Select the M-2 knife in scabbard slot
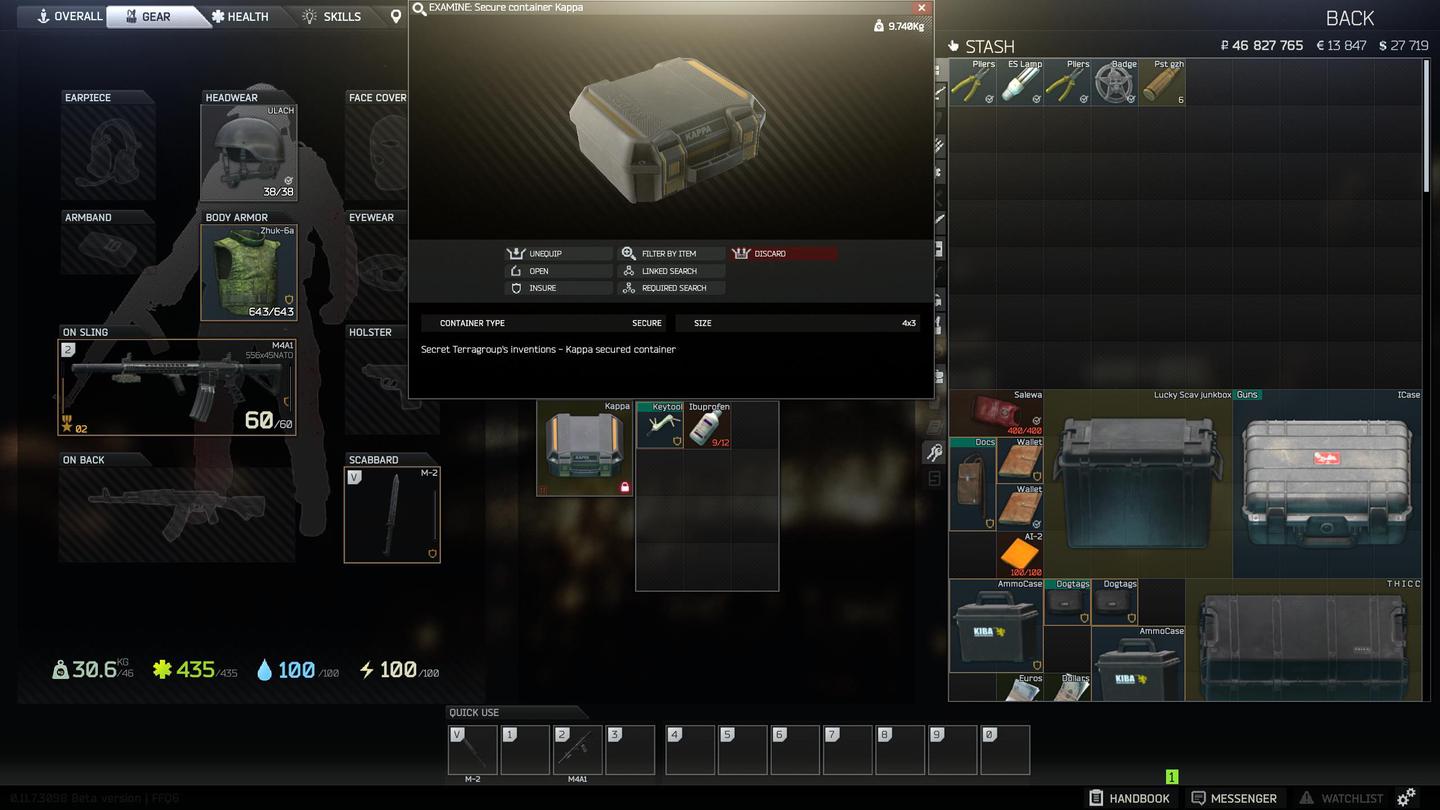Image resolution: width=1440 pixels, height=810 pixels. (392, 515)
